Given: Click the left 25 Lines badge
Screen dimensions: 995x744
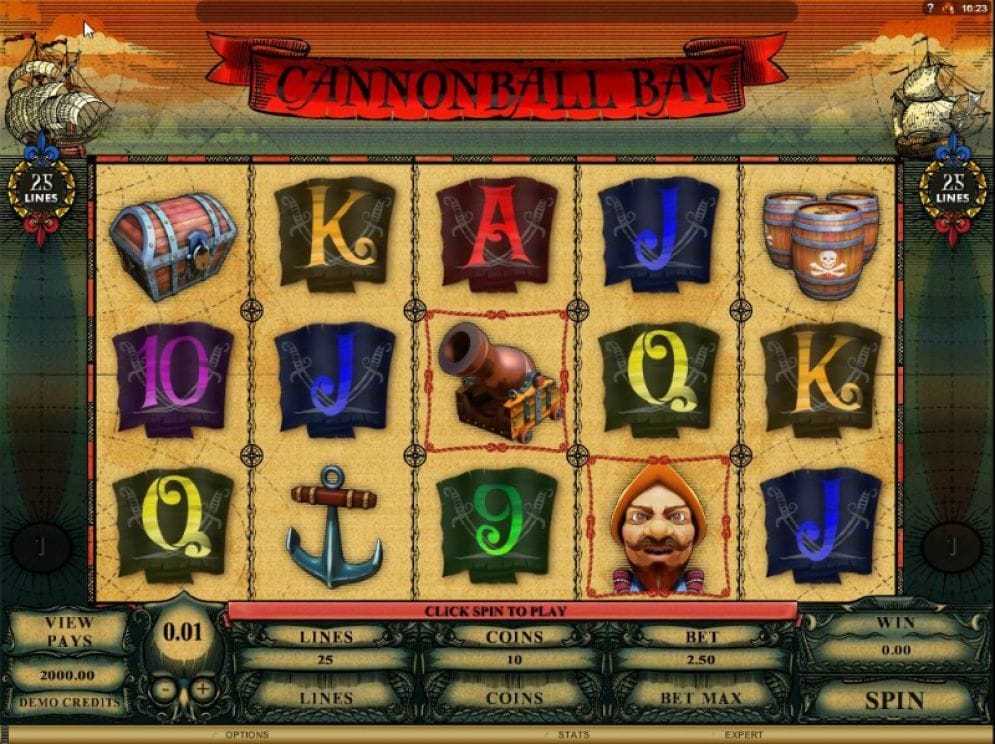Looking at the screenshot, I should [x=42, y=188].
